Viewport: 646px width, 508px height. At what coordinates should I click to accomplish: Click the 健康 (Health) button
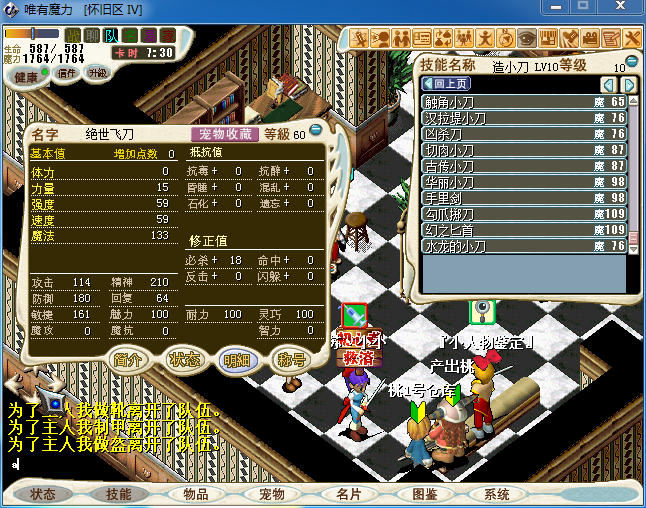27,77
